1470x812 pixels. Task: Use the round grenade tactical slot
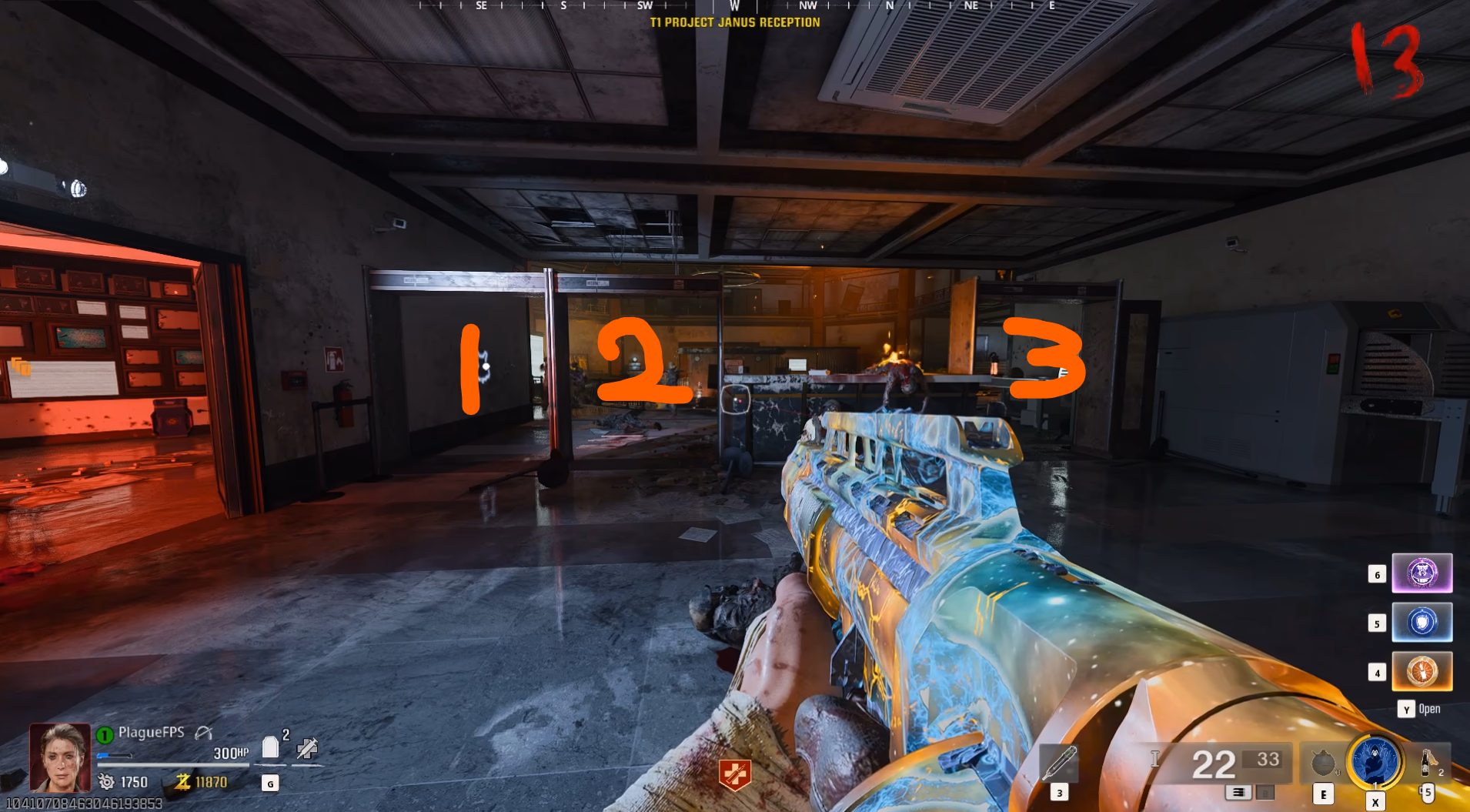(1323, 763)
